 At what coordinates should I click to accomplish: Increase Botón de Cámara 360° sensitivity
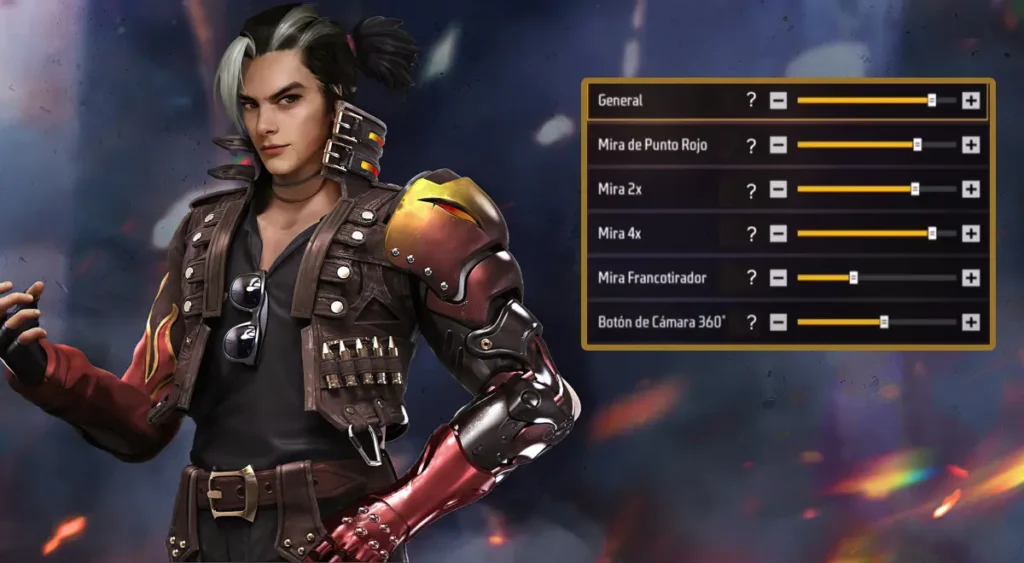tap(970, 322)
